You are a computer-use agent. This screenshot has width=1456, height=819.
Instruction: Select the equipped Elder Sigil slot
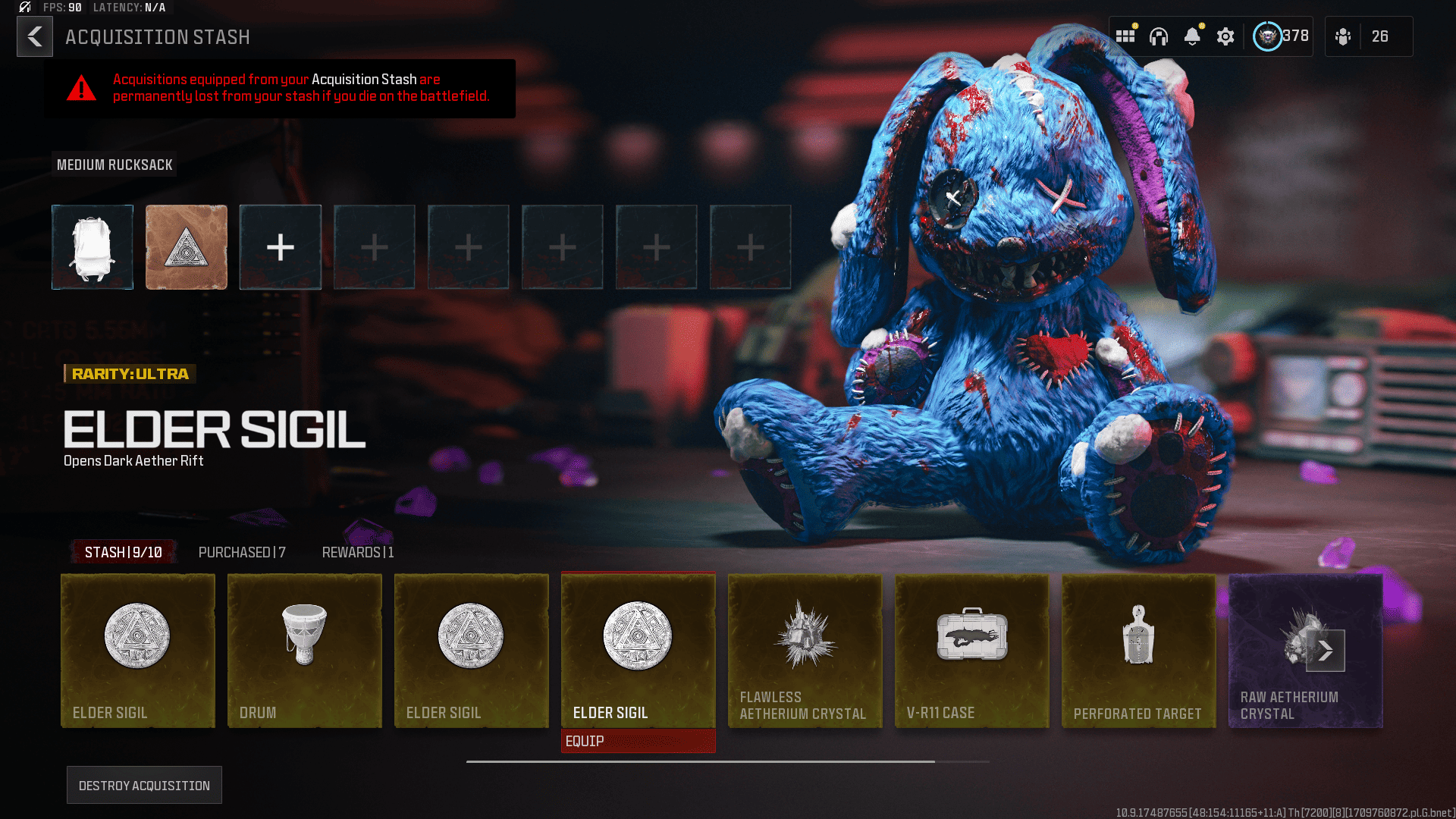point(187,247)
